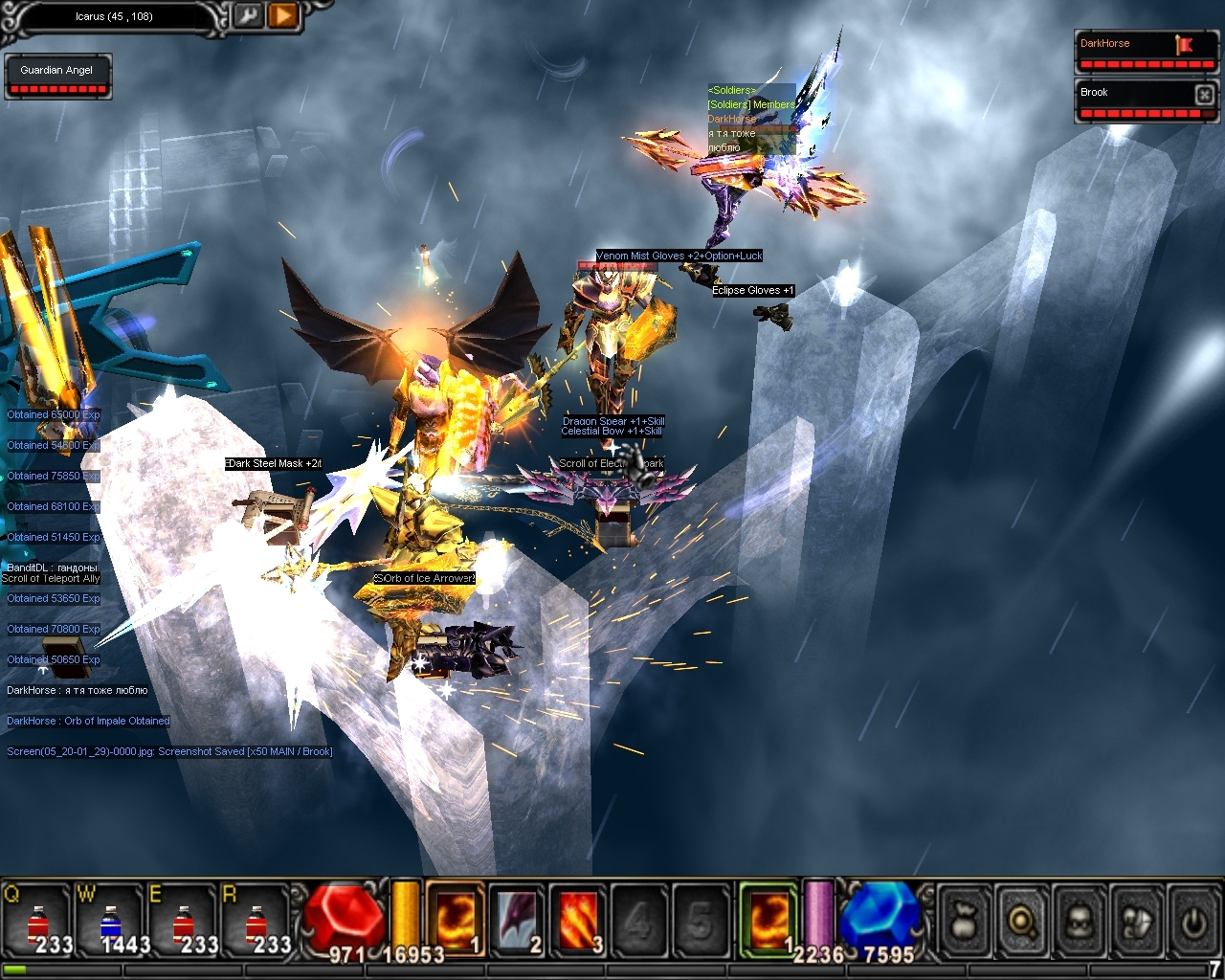Viewport: 1225px width, 980px height.
Task: Activate skill slot 3 flame skill
Action: (x=578, y=920)
